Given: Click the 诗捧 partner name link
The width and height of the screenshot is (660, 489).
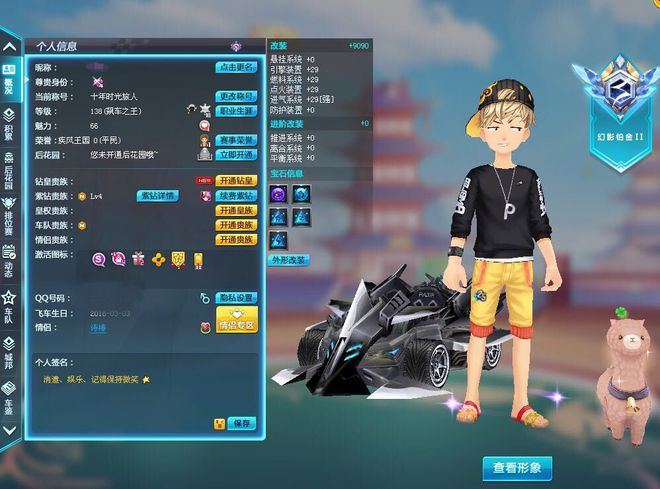Looking at the screenshot, I should 98,327.
